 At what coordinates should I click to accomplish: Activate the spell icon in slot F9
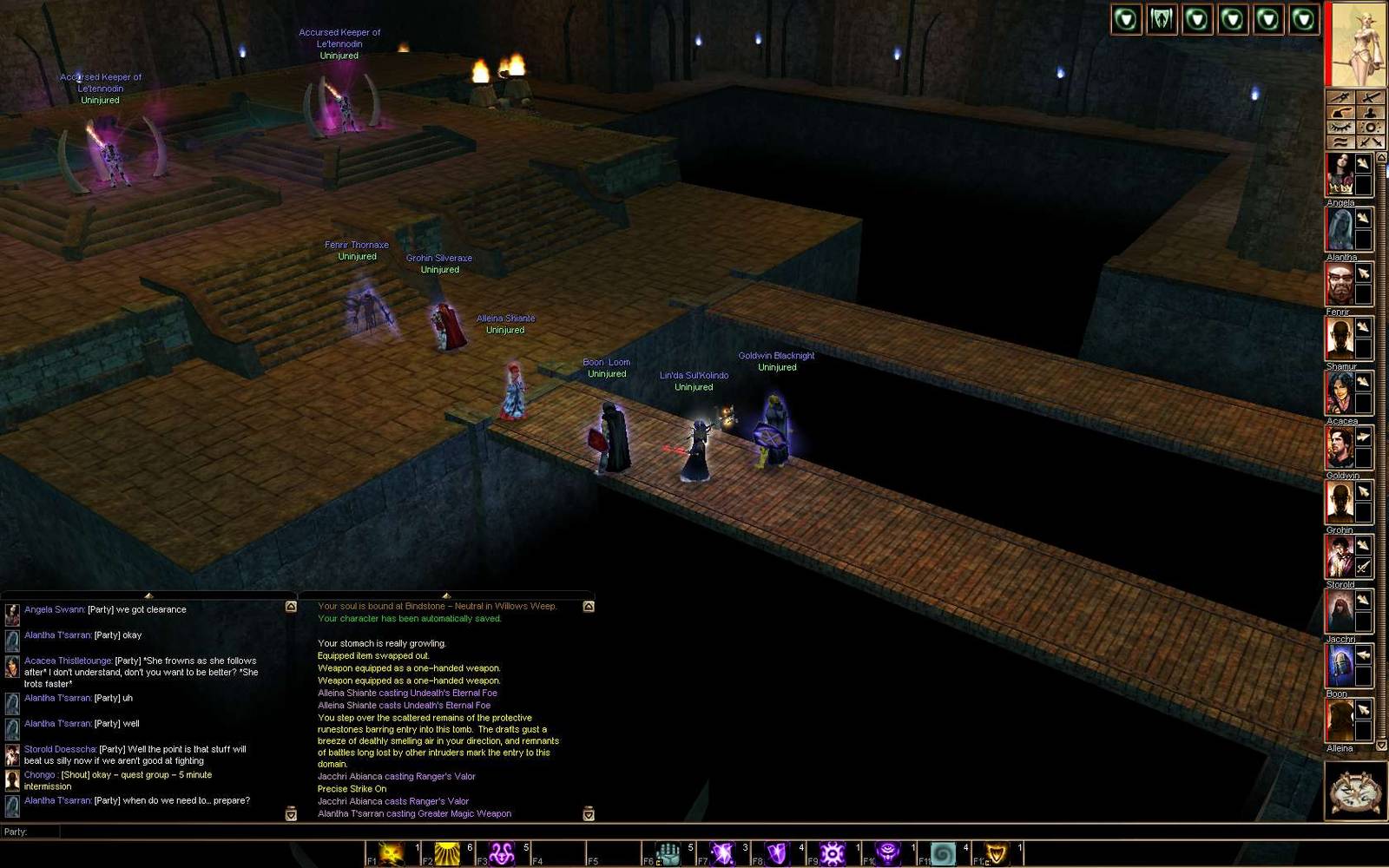[833, 853]
